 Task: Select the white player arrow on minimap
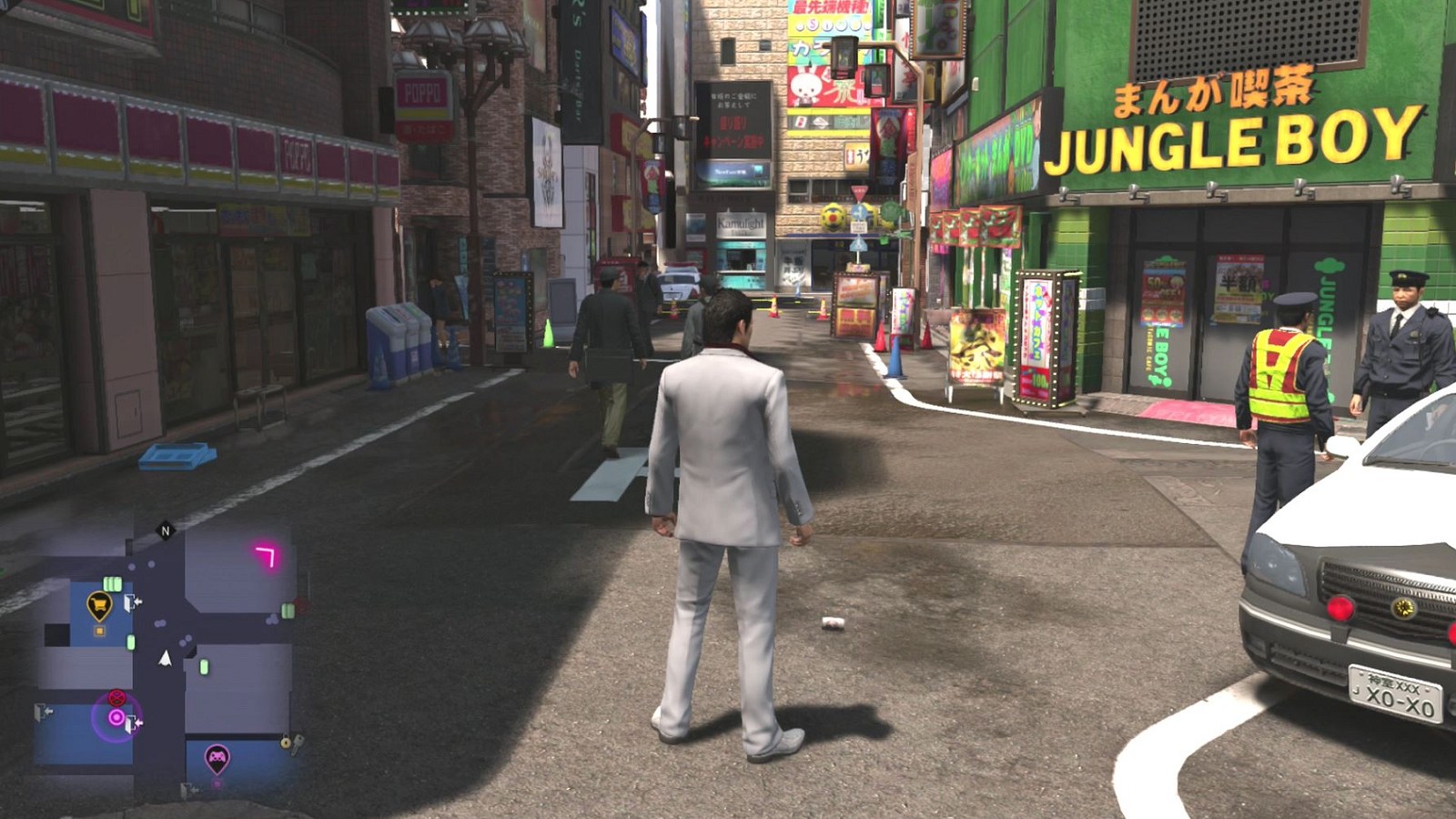[x=165, y=657]
